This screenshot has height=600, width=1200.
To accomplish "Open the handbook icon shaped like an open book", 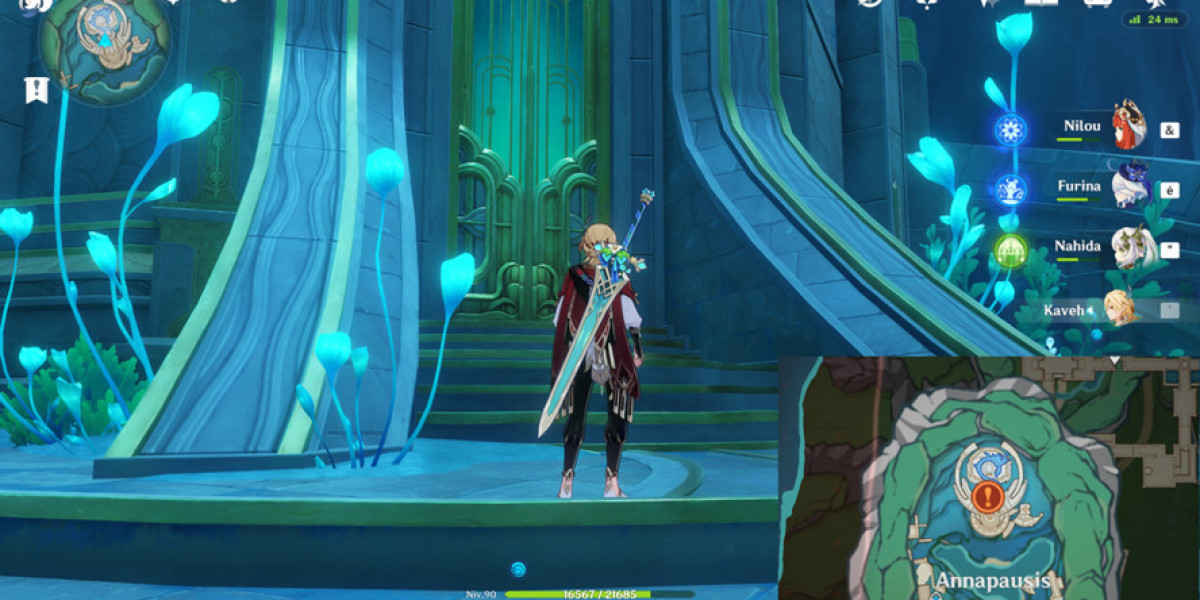I will click(x=1040, y=4).
